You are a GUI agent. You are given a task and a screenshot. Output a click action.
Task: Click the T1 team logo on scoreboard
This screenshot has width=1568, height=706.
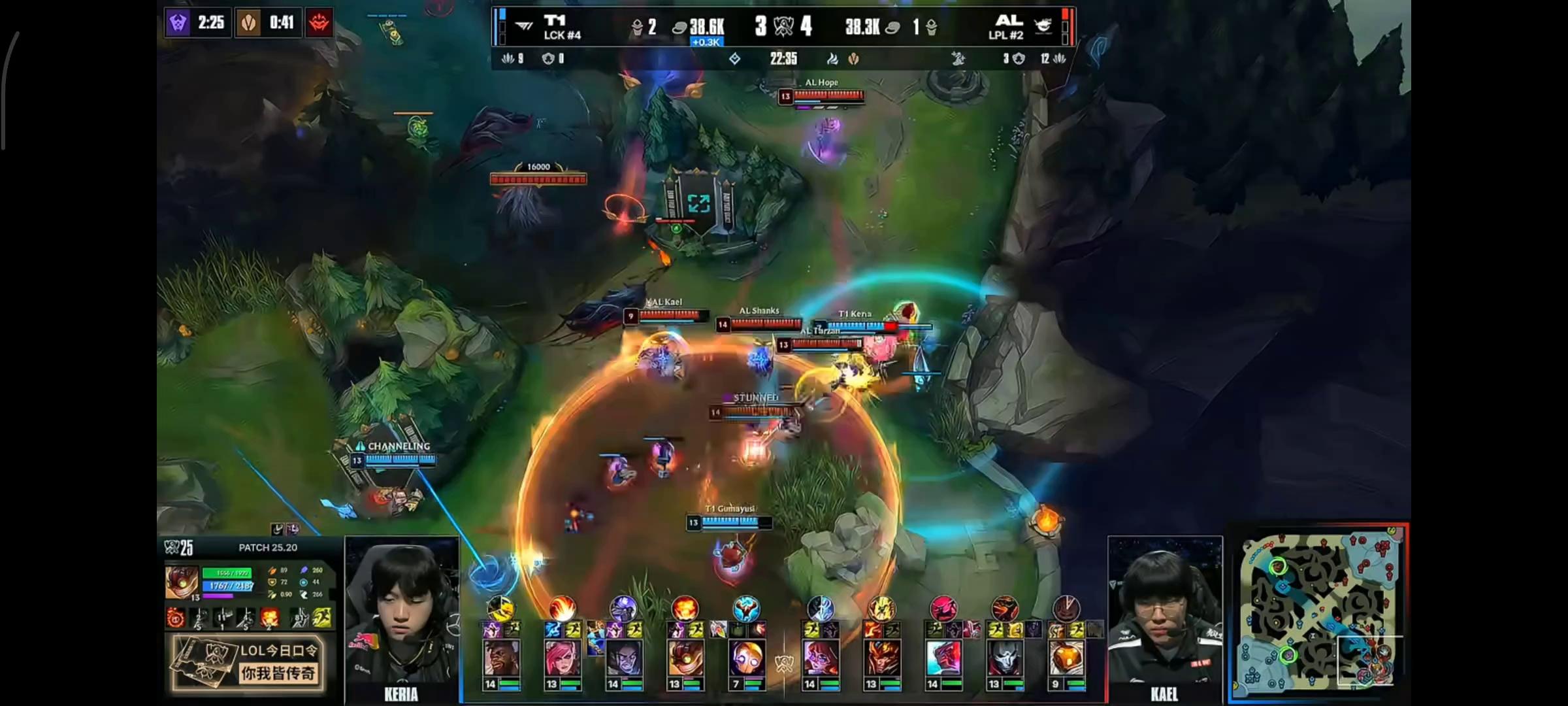tap(524, 26)
